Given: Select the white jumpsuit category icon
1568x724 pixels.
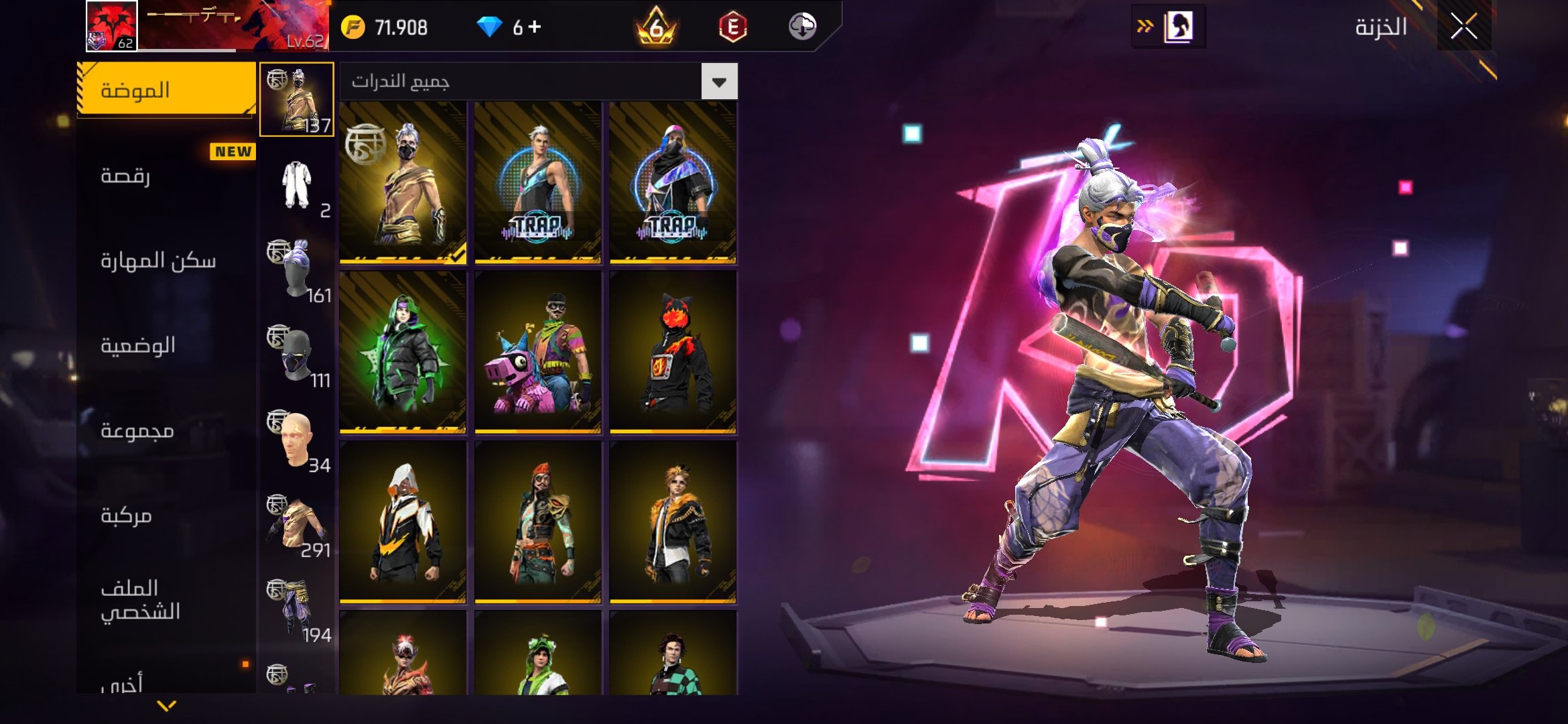Looking at the screenshot, I should tap(297, 185).
